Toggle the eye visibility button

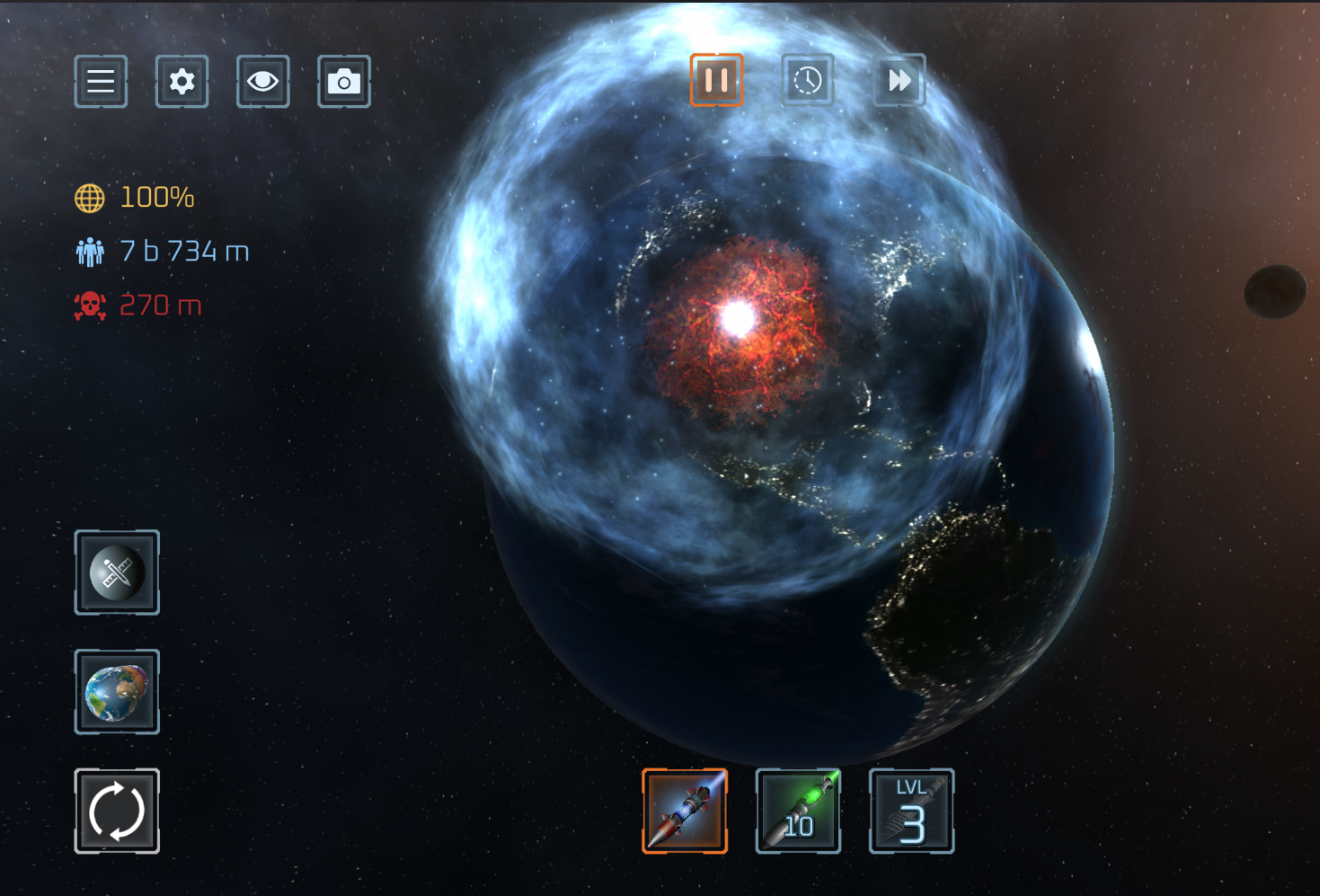pyautogui.click(x=262, y=82)
